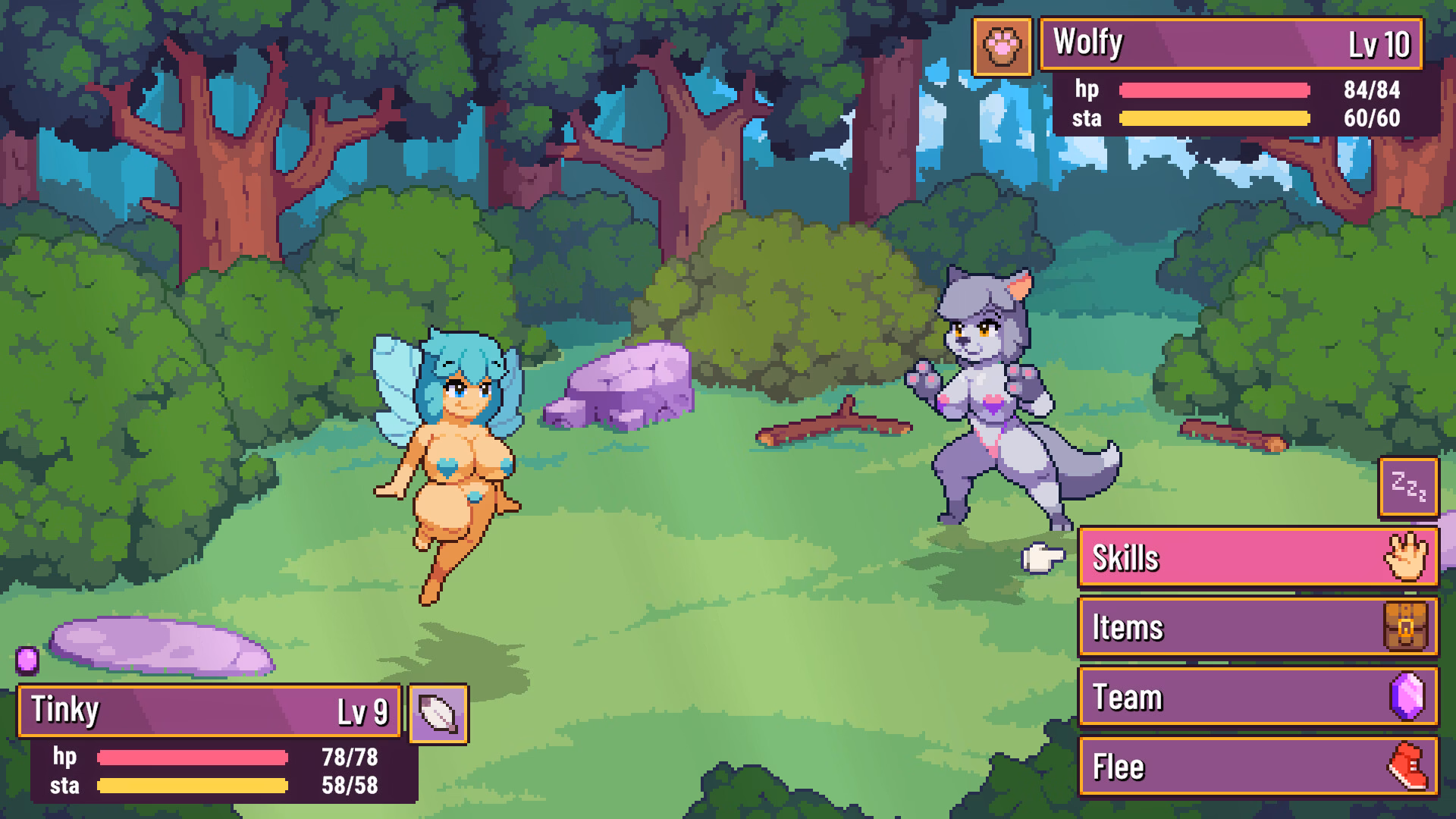Click Wolfy's yellow stamina bar
The width and height of the screenshot is (1456, 819).
tap(1213, 118)
